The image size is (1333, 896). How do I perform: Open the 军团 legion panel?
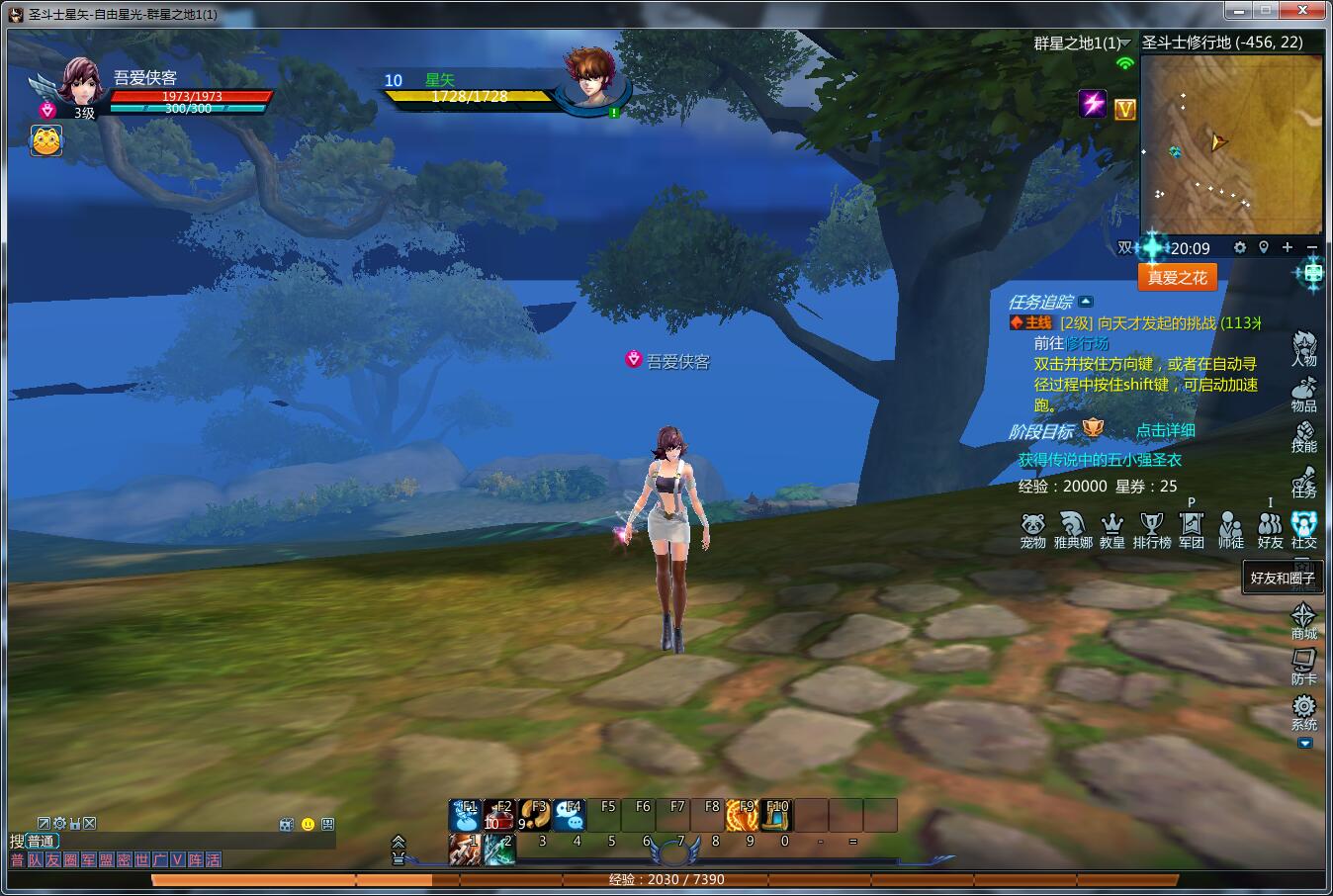pos(1192,529)
